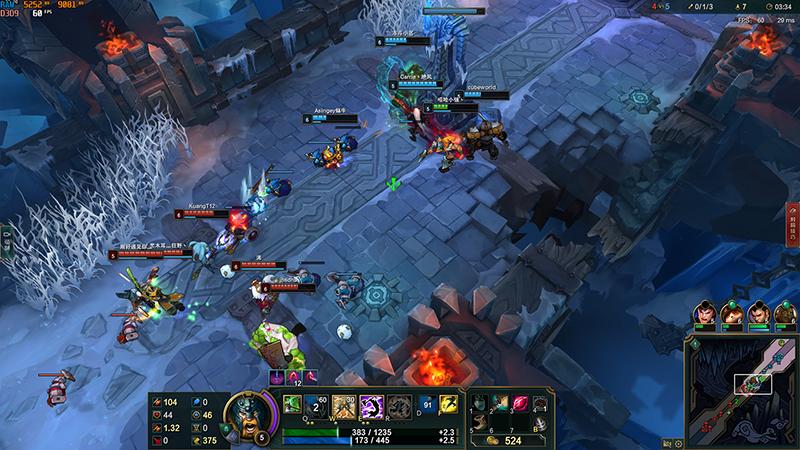Viewport: 800px width, 450px height.
Task: Use the teal item in slot two
Action: (x=500, y=403)
